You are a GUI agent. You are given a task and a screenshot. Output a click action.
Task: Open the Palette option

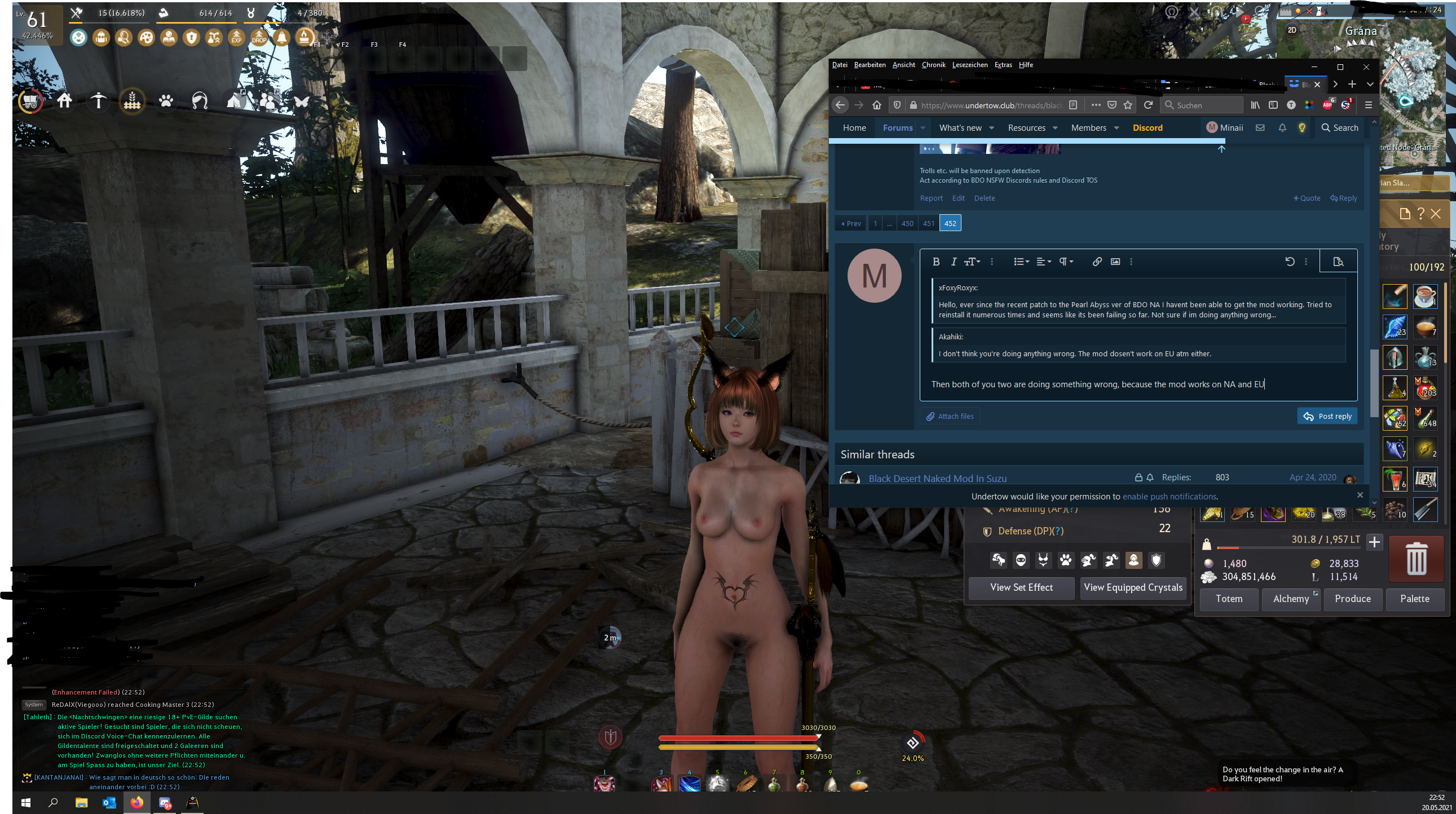(1414, 599)
